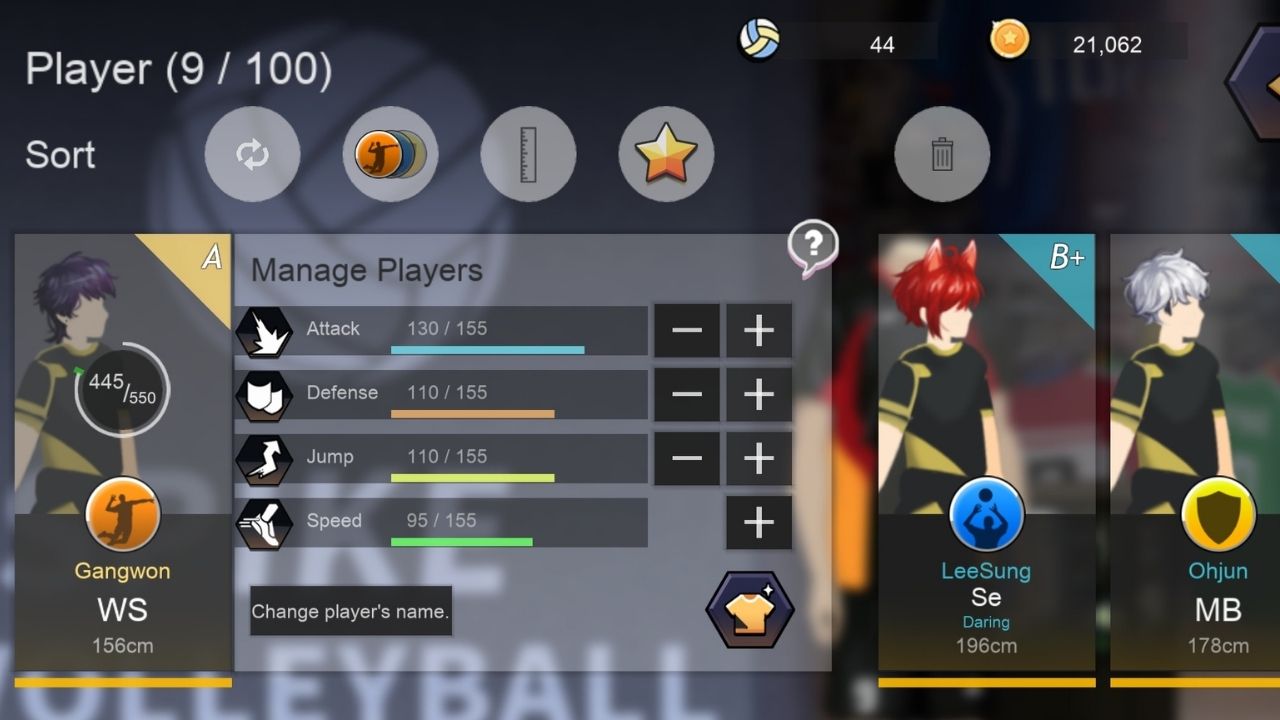This screenshot has width=1280, height=720.
Task: Open the position filter spiker icon
Action: tap(390, 154)
